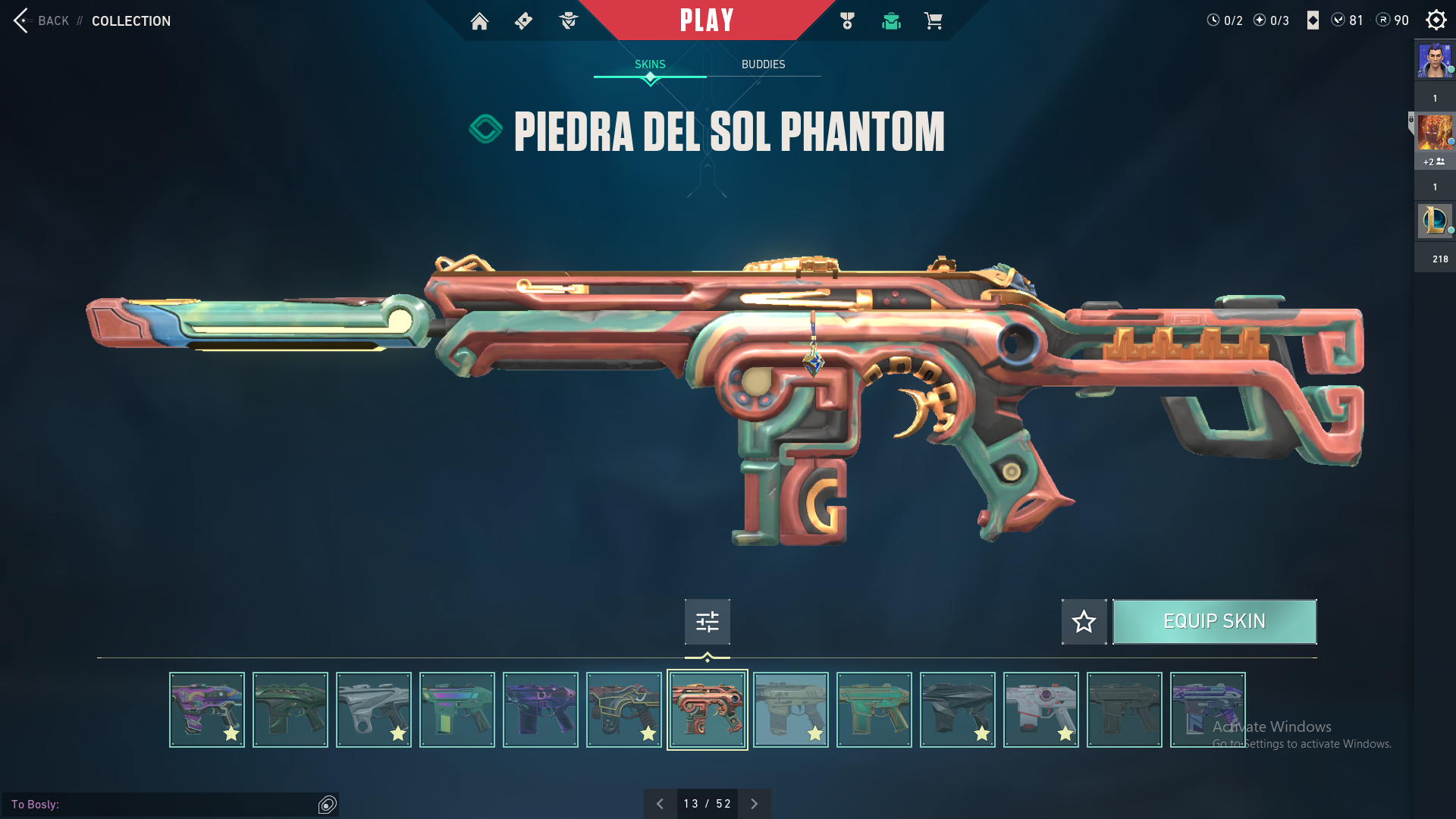Choose the teal and gold Phantom thumbnail
This screenshot has height=819, width=1456.
click(874, 710)
